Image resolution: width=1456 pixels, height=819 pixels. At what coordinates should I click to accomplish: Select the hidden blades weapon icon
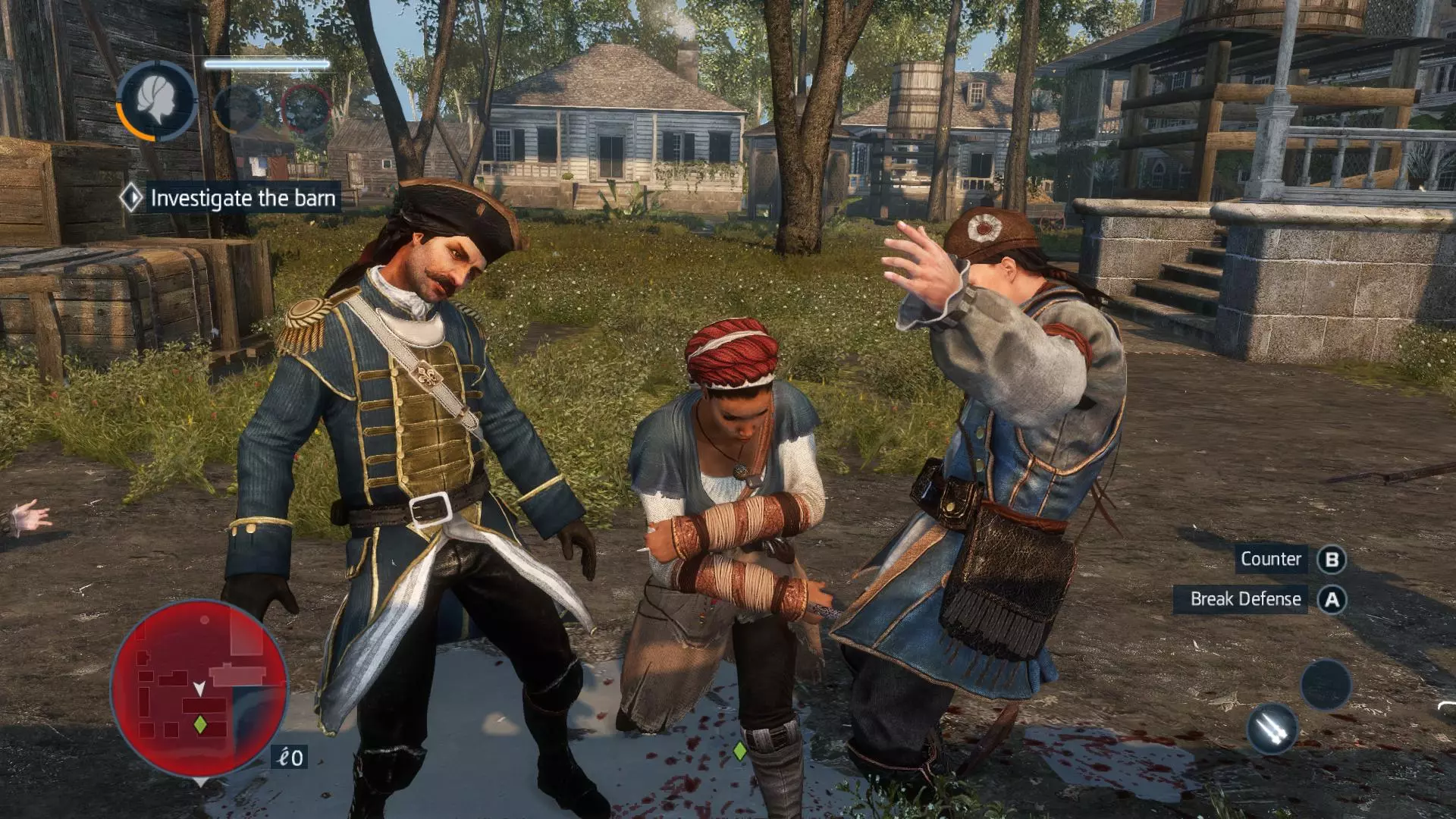pos(1272,730)
